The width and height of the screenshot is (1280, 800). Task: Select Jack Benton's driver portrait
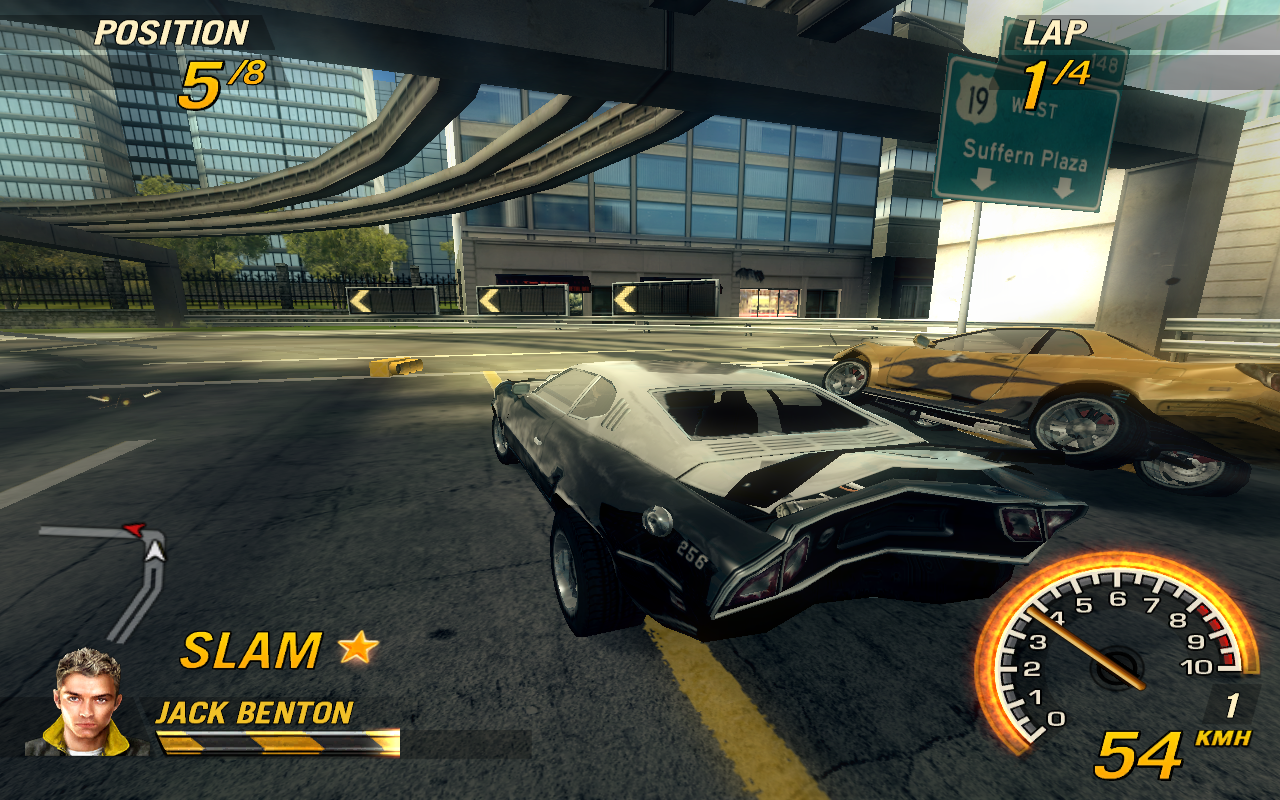tap(88, 702)
